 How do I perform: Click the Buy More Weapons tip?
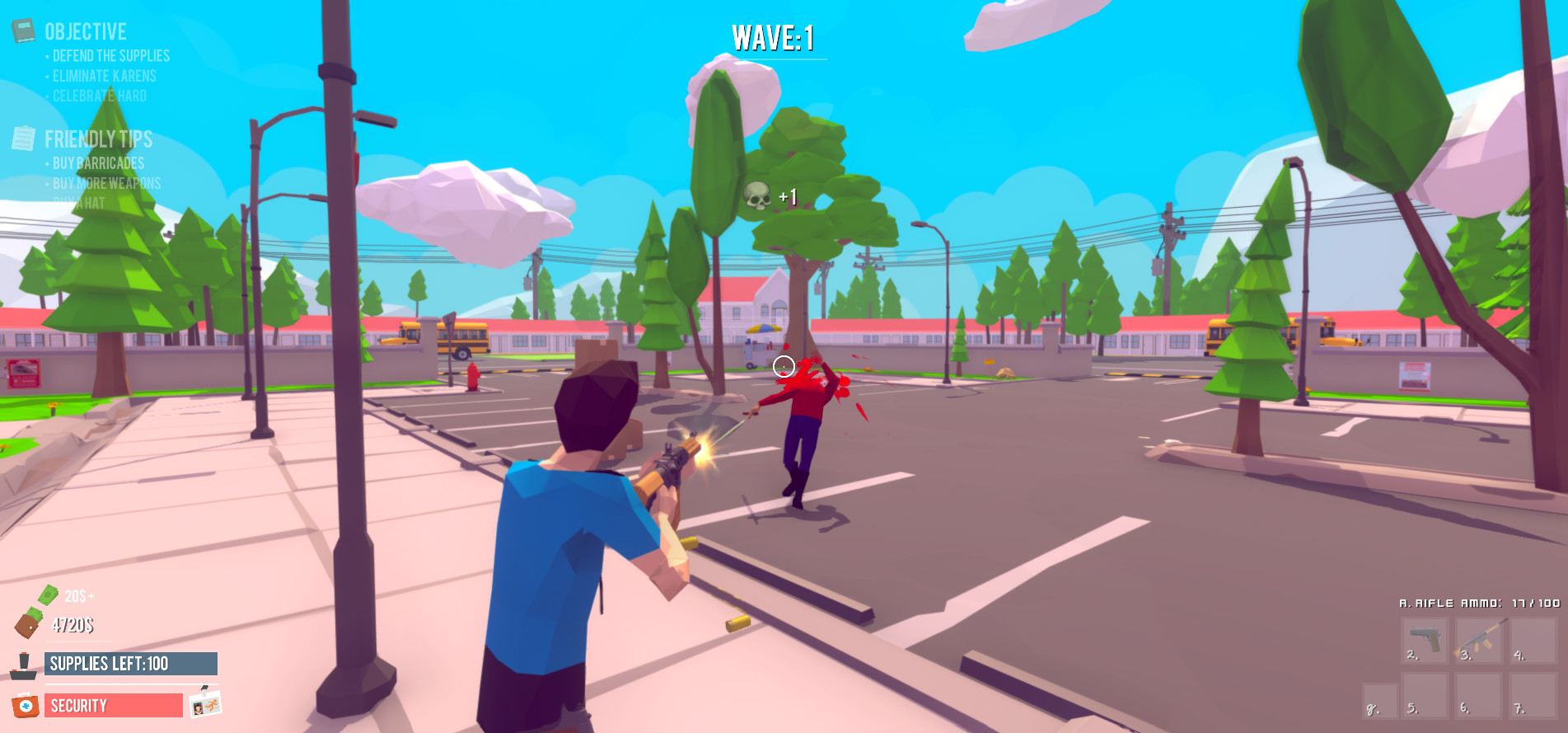point(105,184)
